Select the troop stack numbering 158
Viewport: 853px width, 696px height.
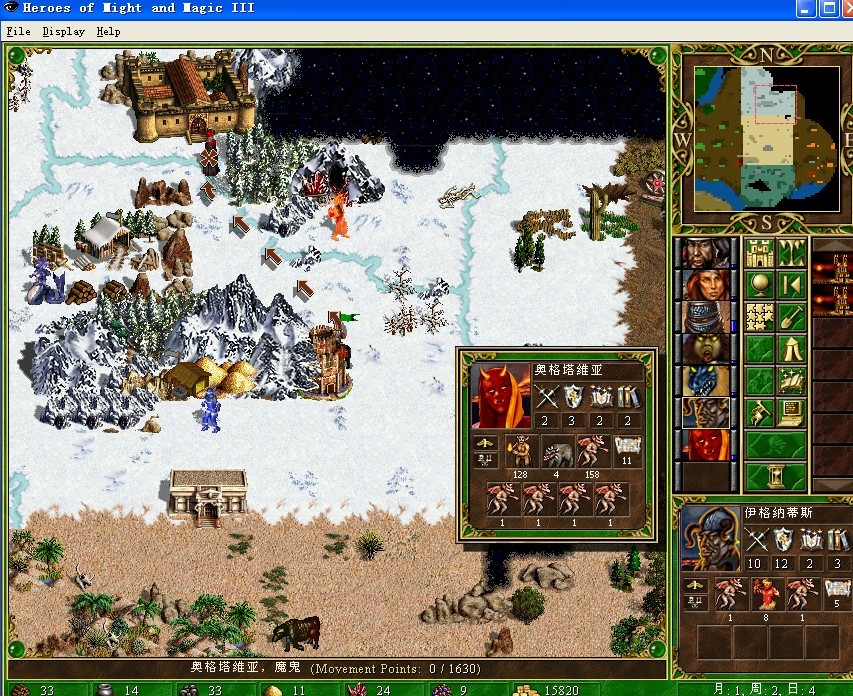[x=592, y=451]
